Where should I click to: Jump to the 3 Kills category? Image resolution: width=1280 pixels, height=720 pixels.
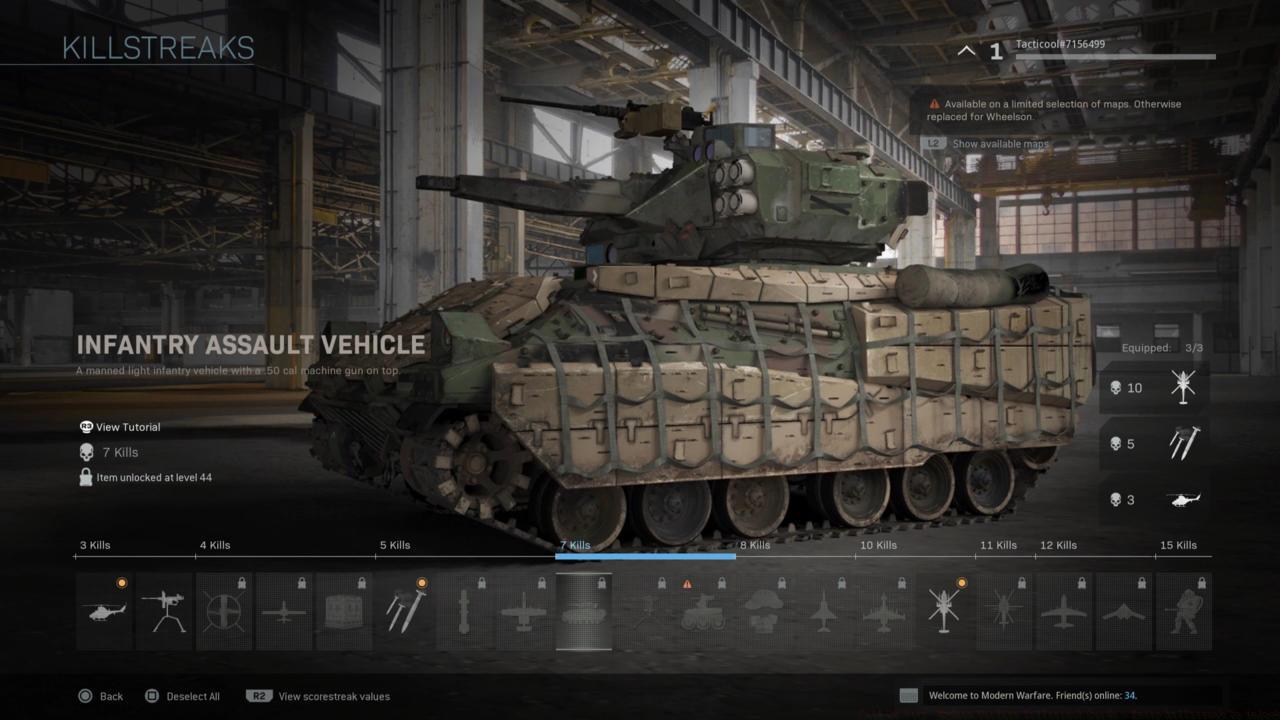[94, 545]
